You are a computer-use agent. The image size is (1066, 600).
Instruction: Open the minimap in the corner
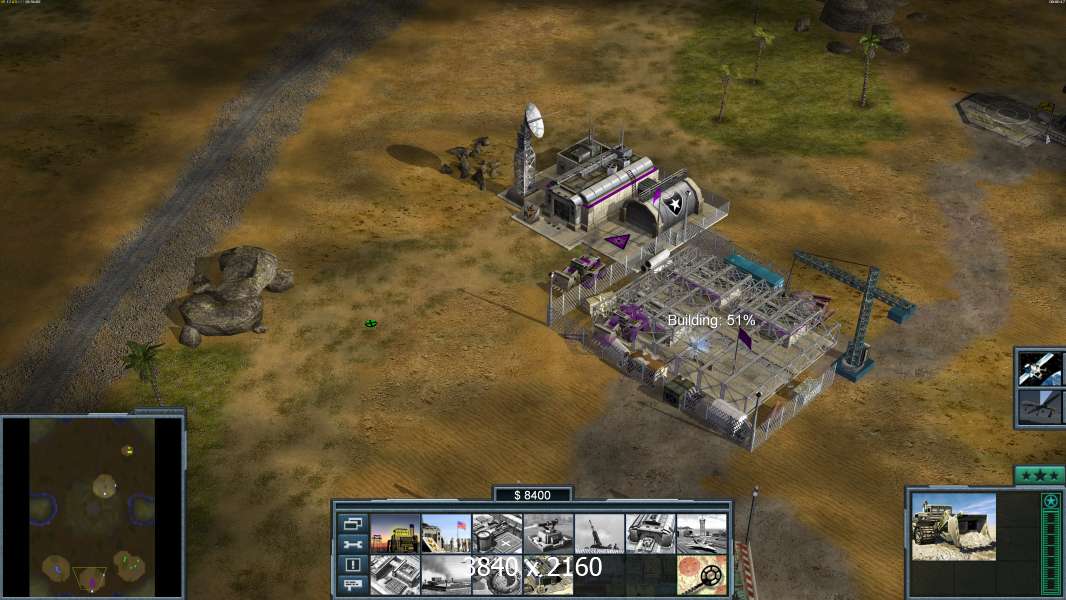coord(92,506)
